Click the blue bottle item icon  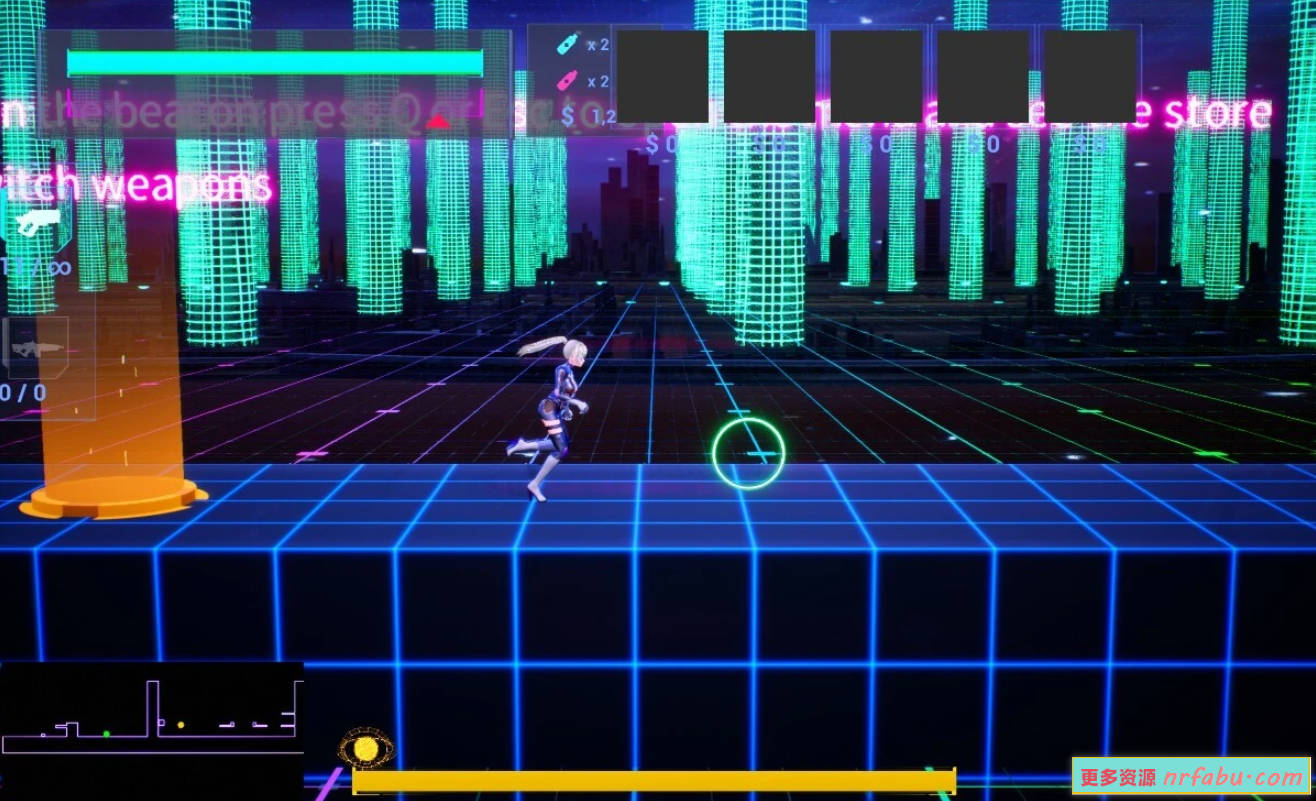point(566,45)
